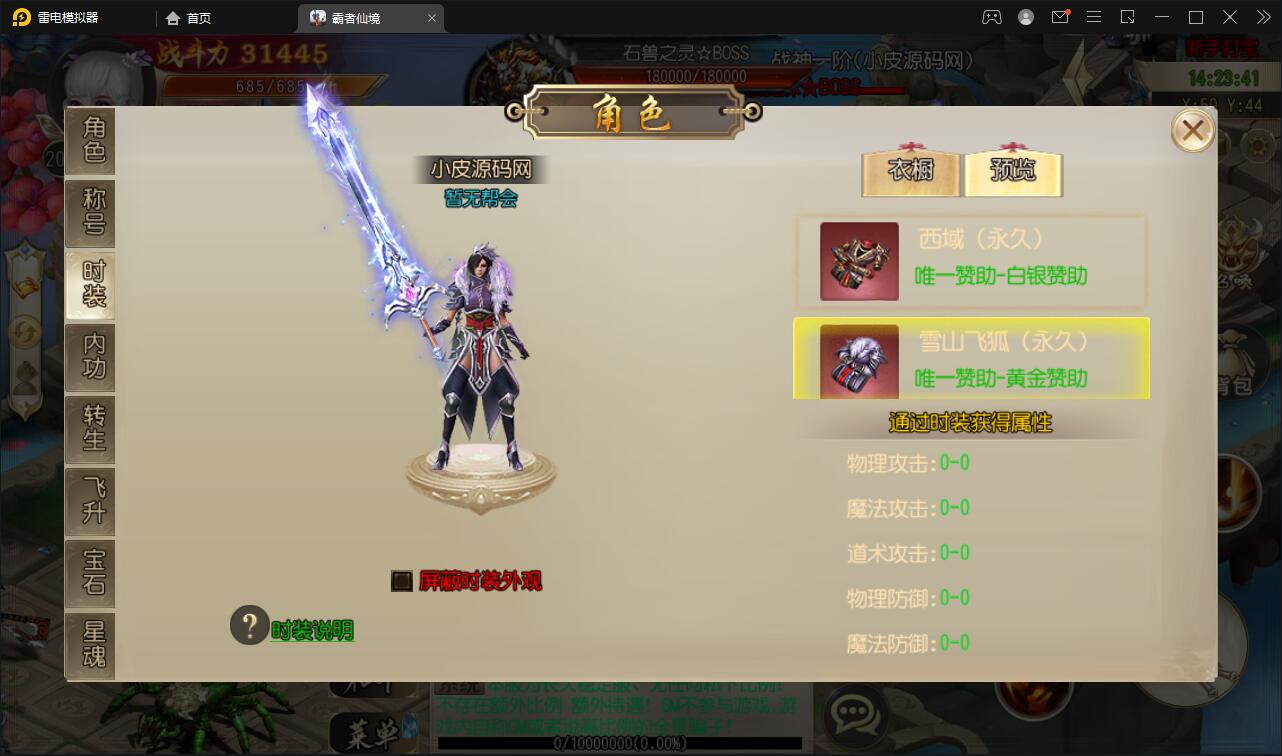The image size is (1282, 756).
Task: Open the 首页 tab in the emulator
Action: (x=187, y=17)
